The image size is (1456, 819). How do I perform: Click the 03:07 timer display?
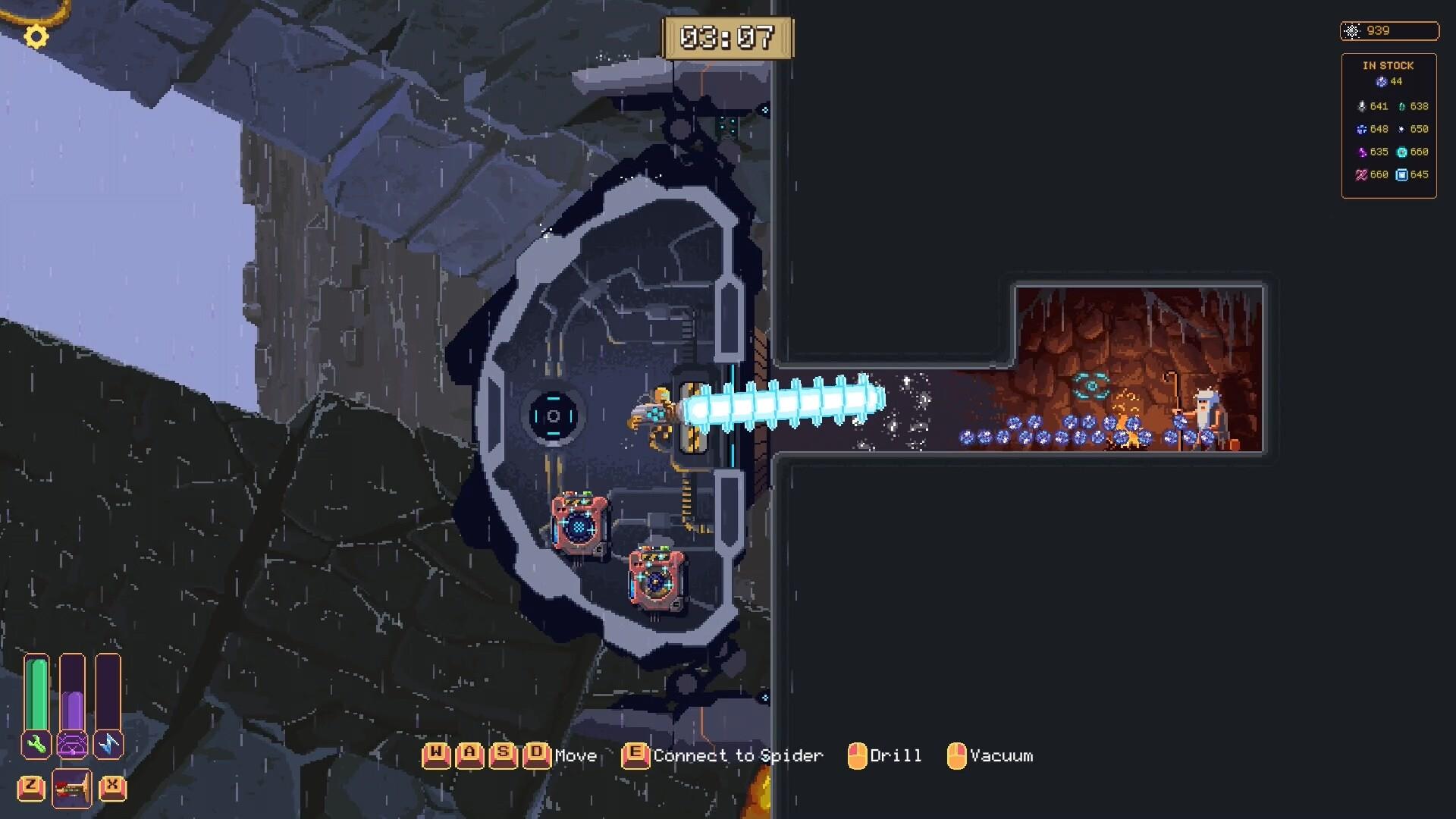tap(727, 36)
